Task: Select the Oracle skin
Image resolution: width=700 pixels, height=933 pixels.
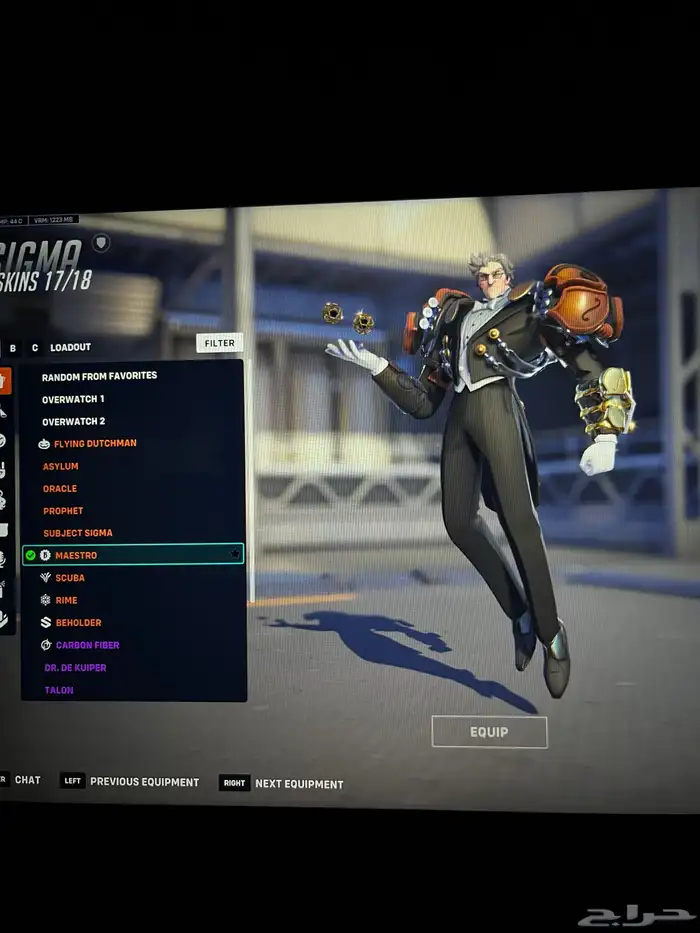Action: (x=60, y=489)
